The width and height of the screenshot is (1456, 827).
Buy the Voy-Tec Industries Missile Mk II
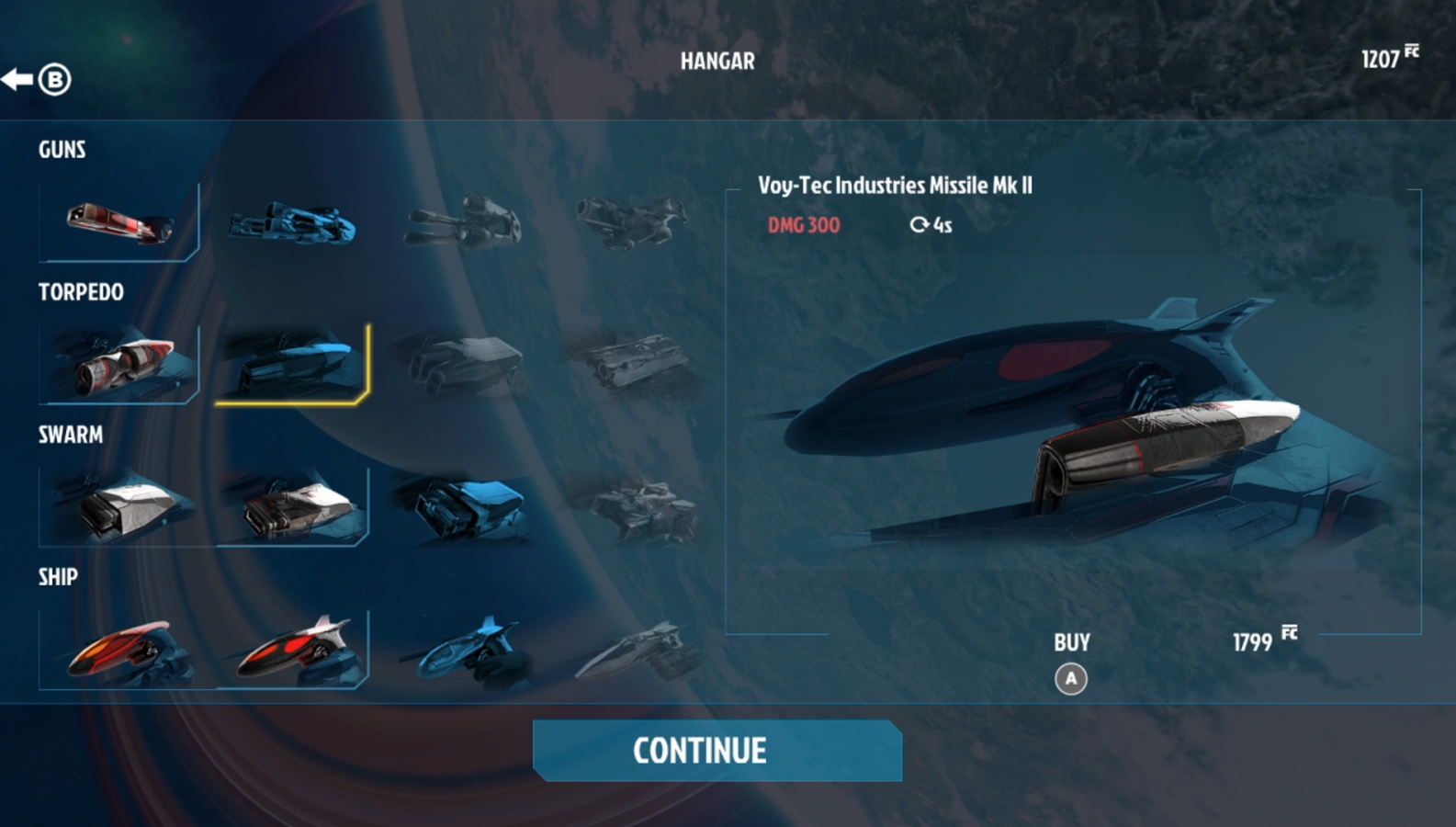point(1071,678)
